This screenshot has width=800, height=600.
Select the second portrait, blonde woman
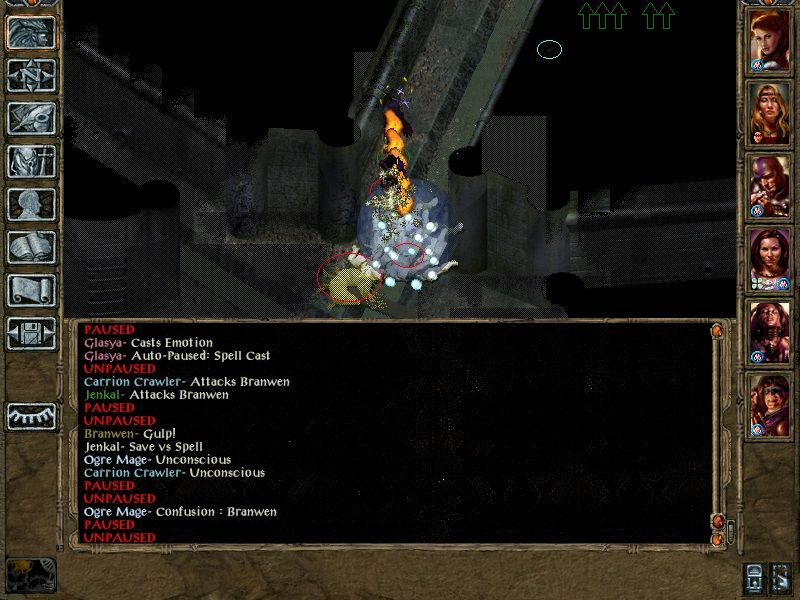click(770, 114)
